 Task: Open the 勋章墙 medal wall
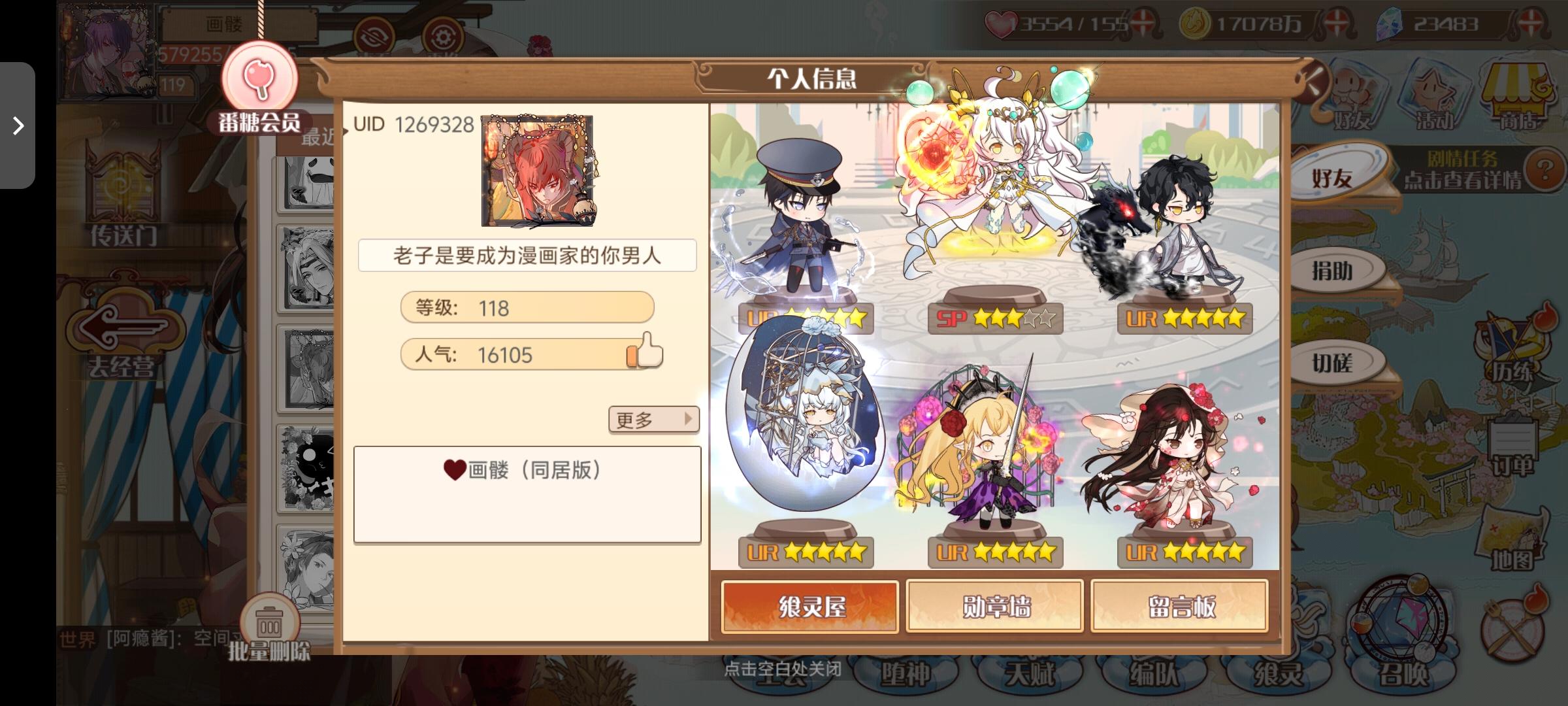995,605
